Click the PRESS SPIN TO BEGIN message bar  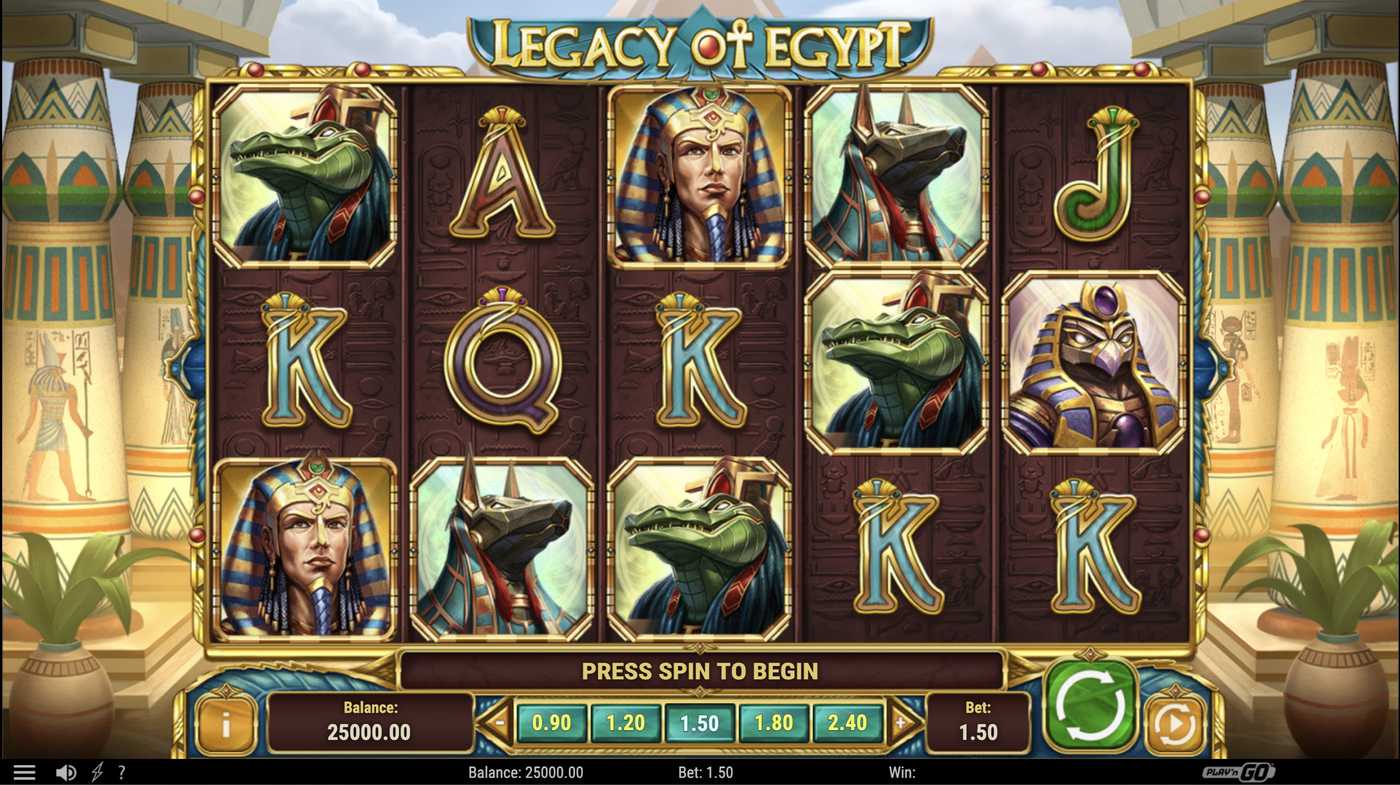pyautogui.click(x=700, y=670)
